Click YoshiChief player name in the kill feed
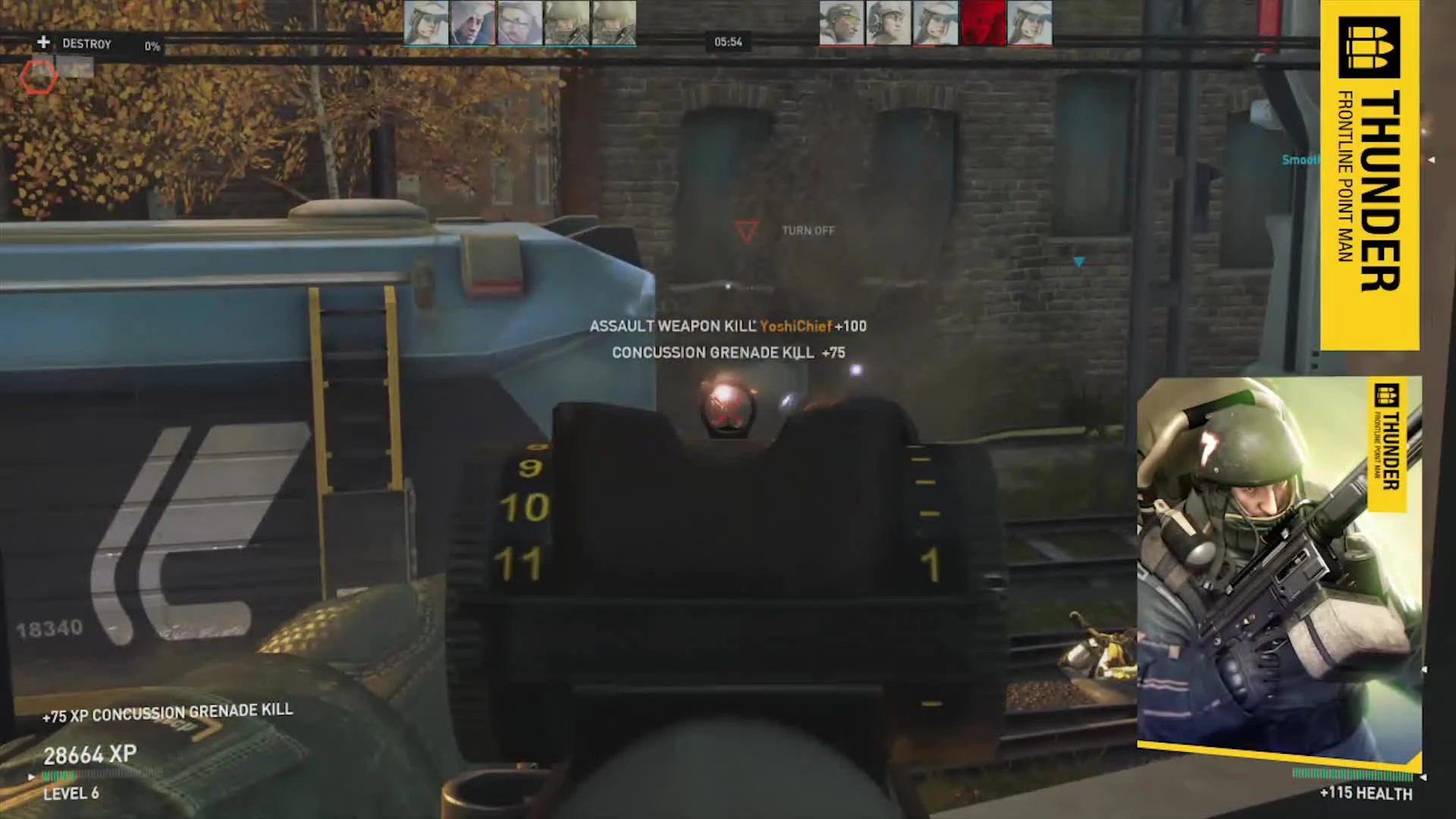This screenshot has height=819, width=1456. tap(795, 326)
